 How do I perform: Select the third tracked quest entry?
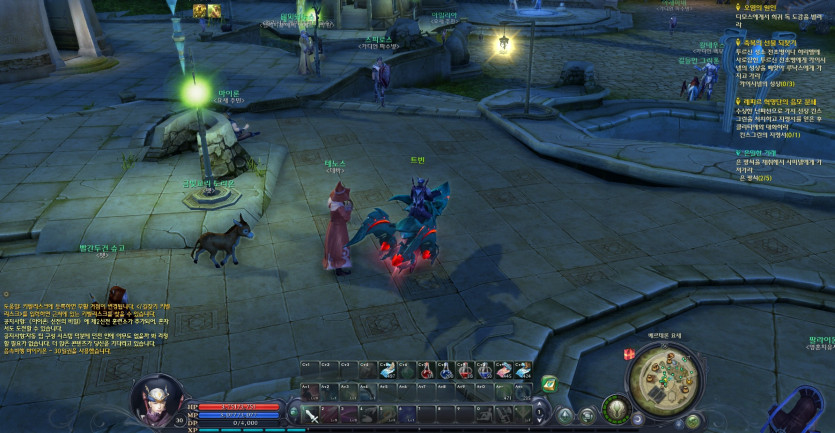pos(781,101)
